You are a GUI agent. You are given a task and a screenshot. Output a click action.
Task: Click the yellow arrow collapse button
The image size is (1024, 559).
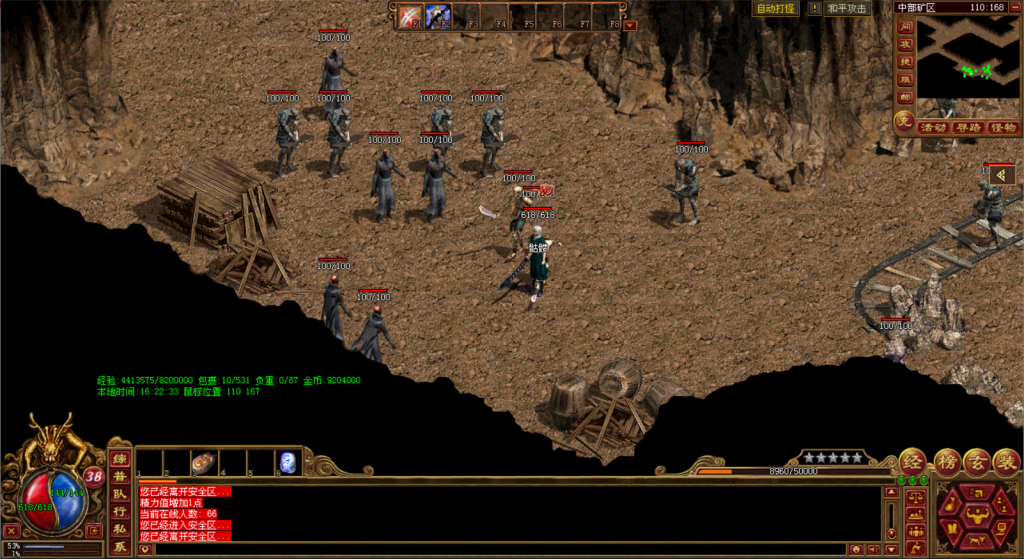(x=1000, y=176)
